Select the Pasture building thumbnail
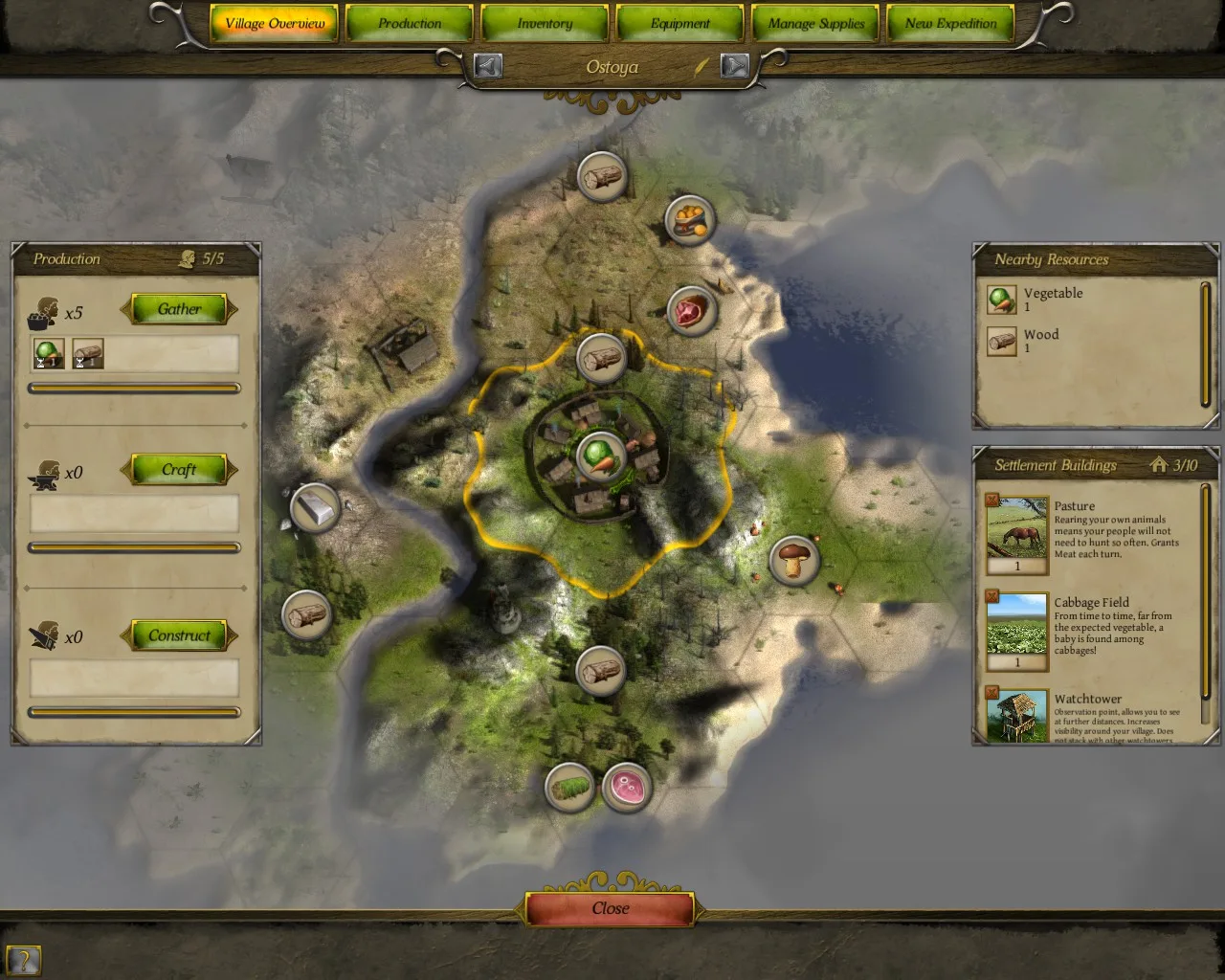 tap(1016, 527)
